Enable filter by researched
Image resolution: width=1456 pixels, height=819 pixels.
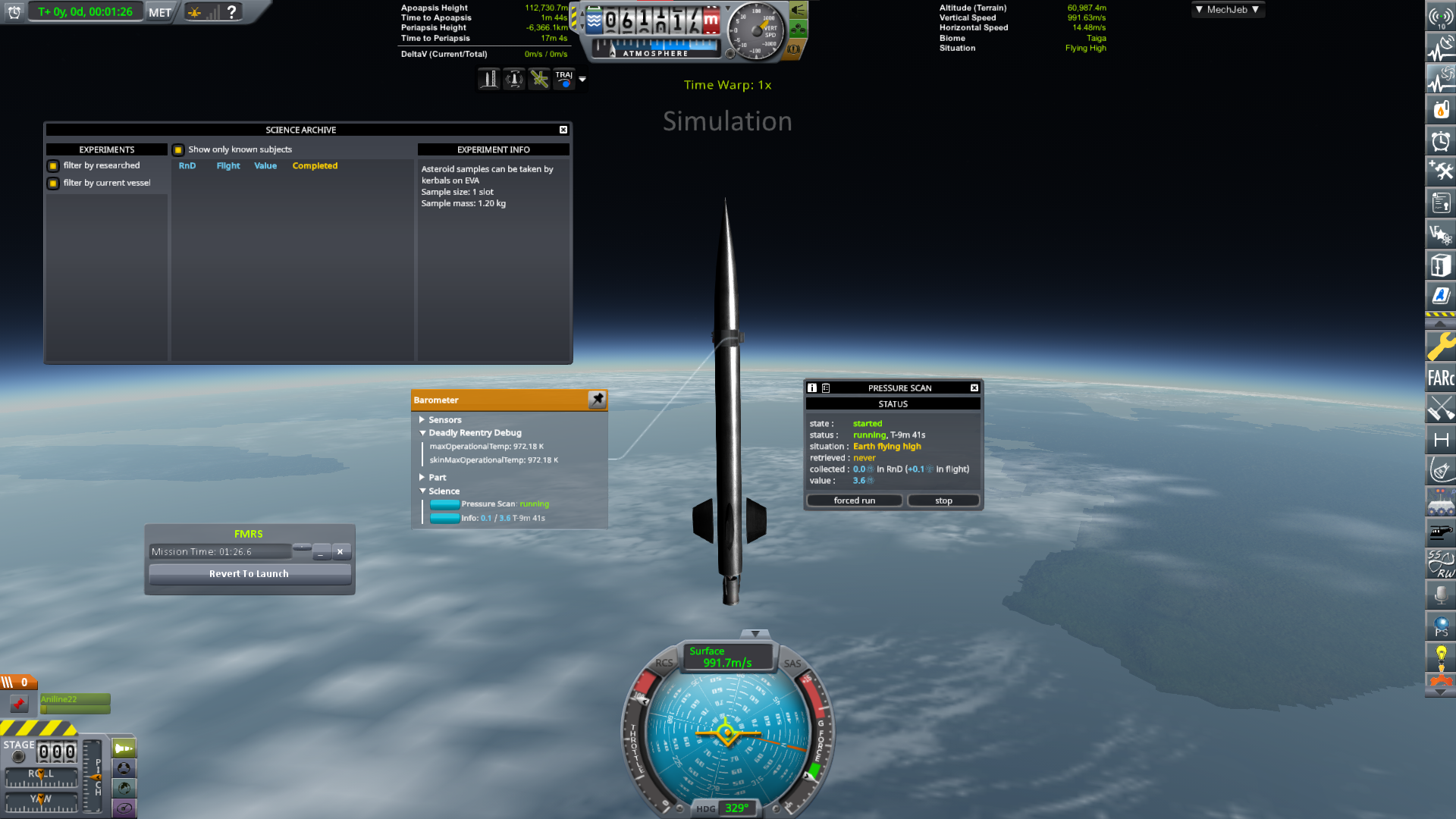(x=52, y=165)
